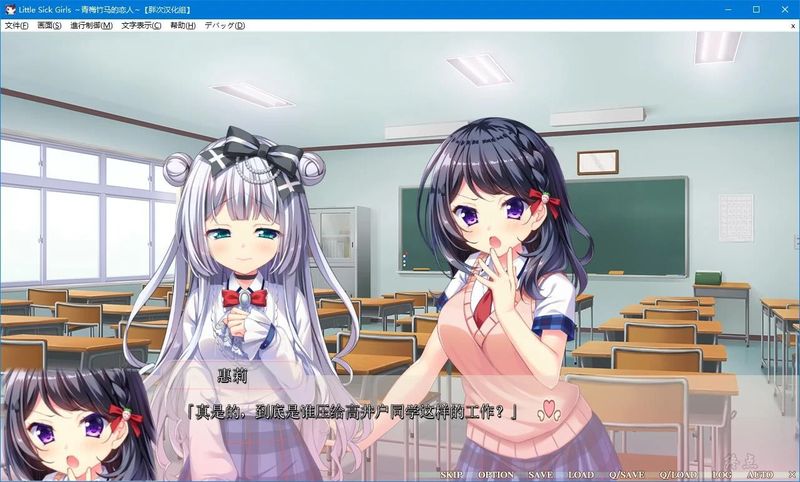Open the 文件(F) menu
This screenshot has width=800, height=482.
(x=17, y=25)
